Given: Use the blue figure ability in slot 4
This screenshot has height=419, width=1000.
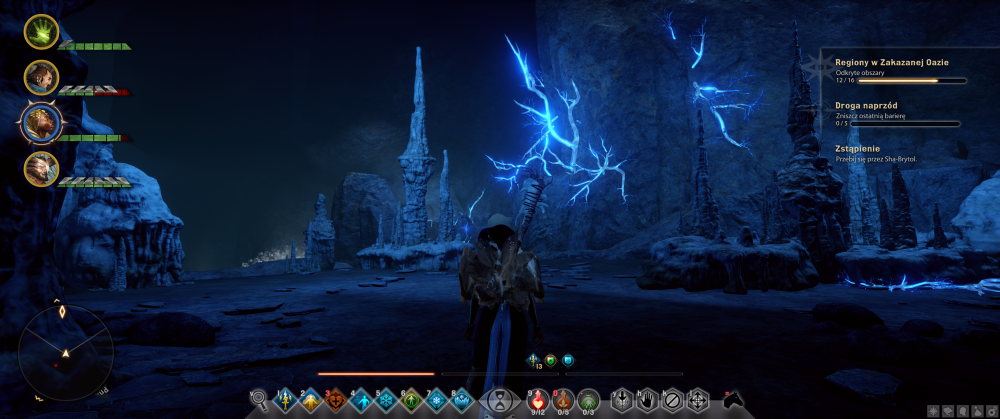Looking at the screenshot, I should (360, 401).
